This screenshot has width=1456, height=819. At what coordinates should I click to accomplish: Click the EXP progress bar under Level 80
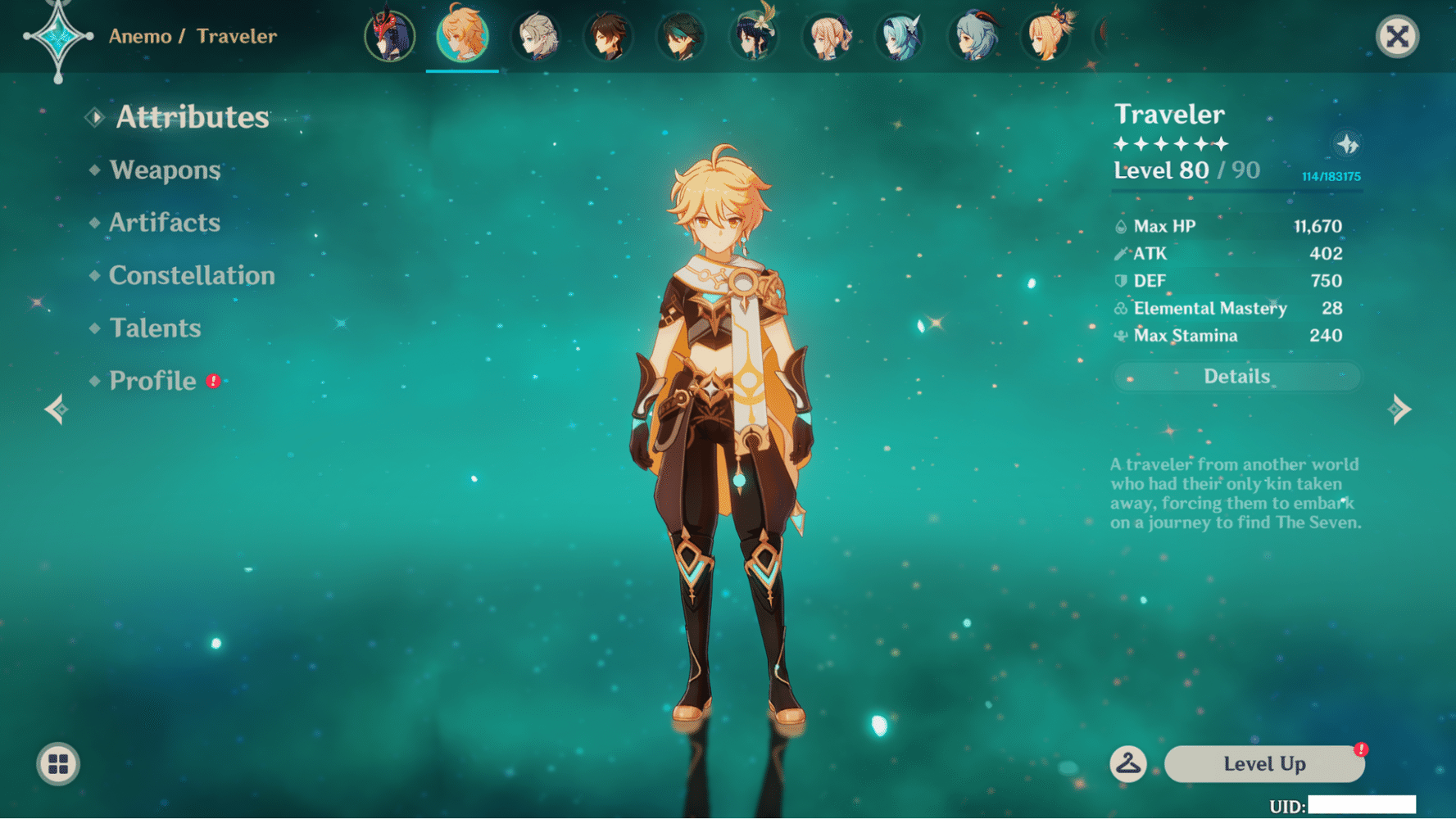coord(1236,189)
